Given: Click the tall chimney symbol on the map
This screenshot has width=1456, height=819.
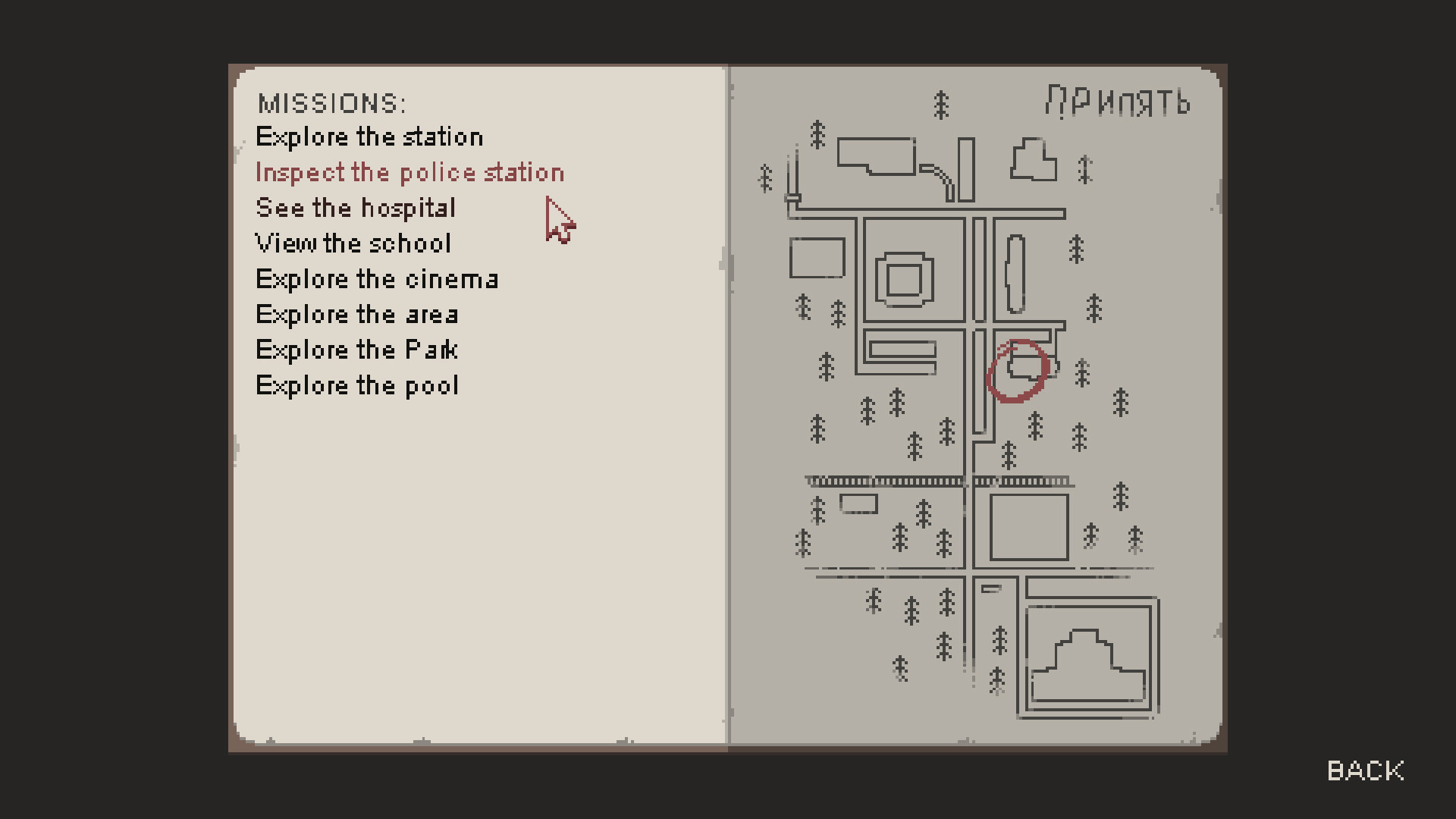Looking at the screenshot, I should 794,171.
